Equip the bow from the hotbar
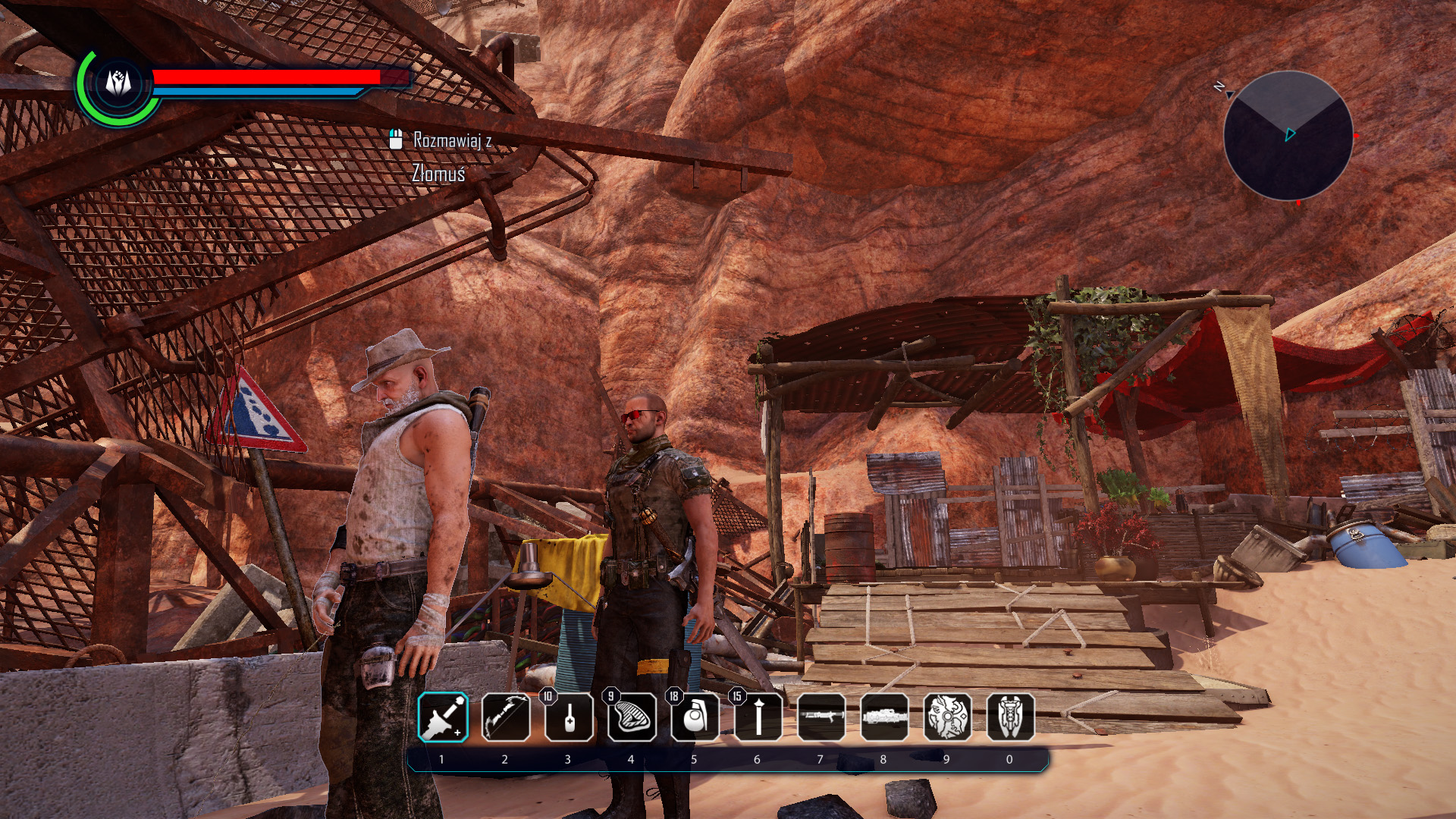 tap(506, 717)
